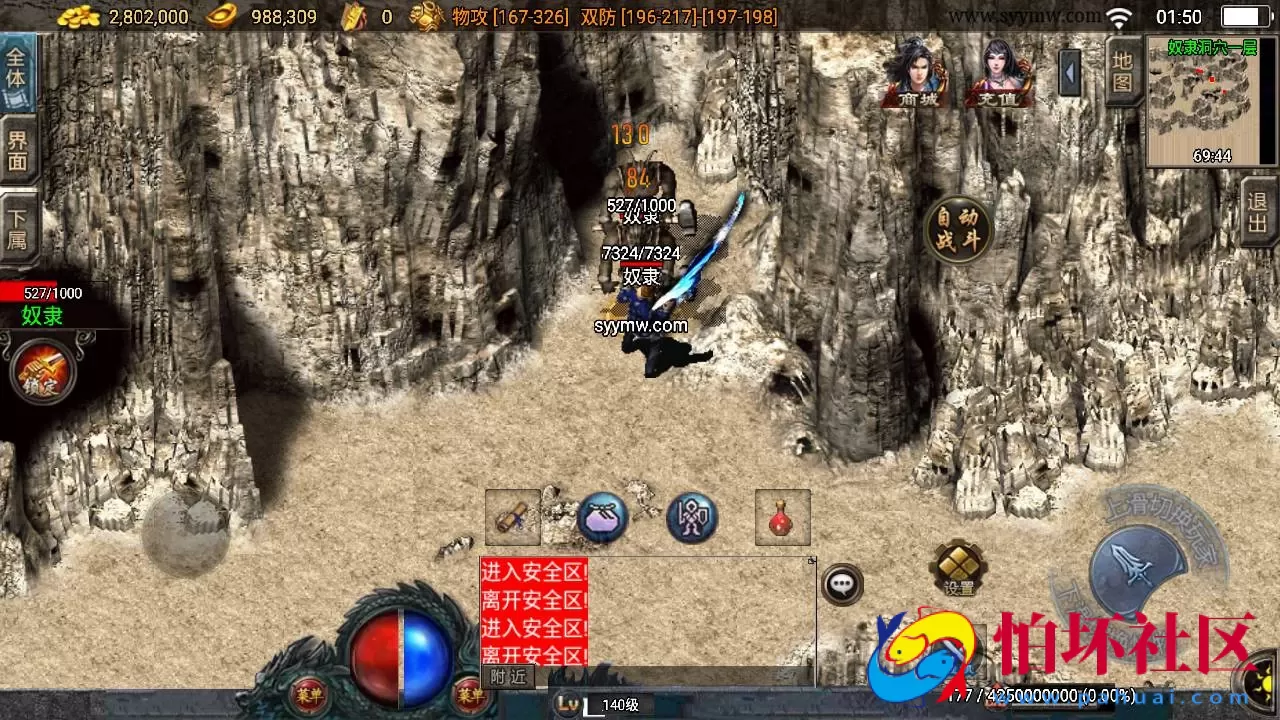Open the 设置 settings icon
The width and height of the screenshot is (1280, 720).
point(957,570)
